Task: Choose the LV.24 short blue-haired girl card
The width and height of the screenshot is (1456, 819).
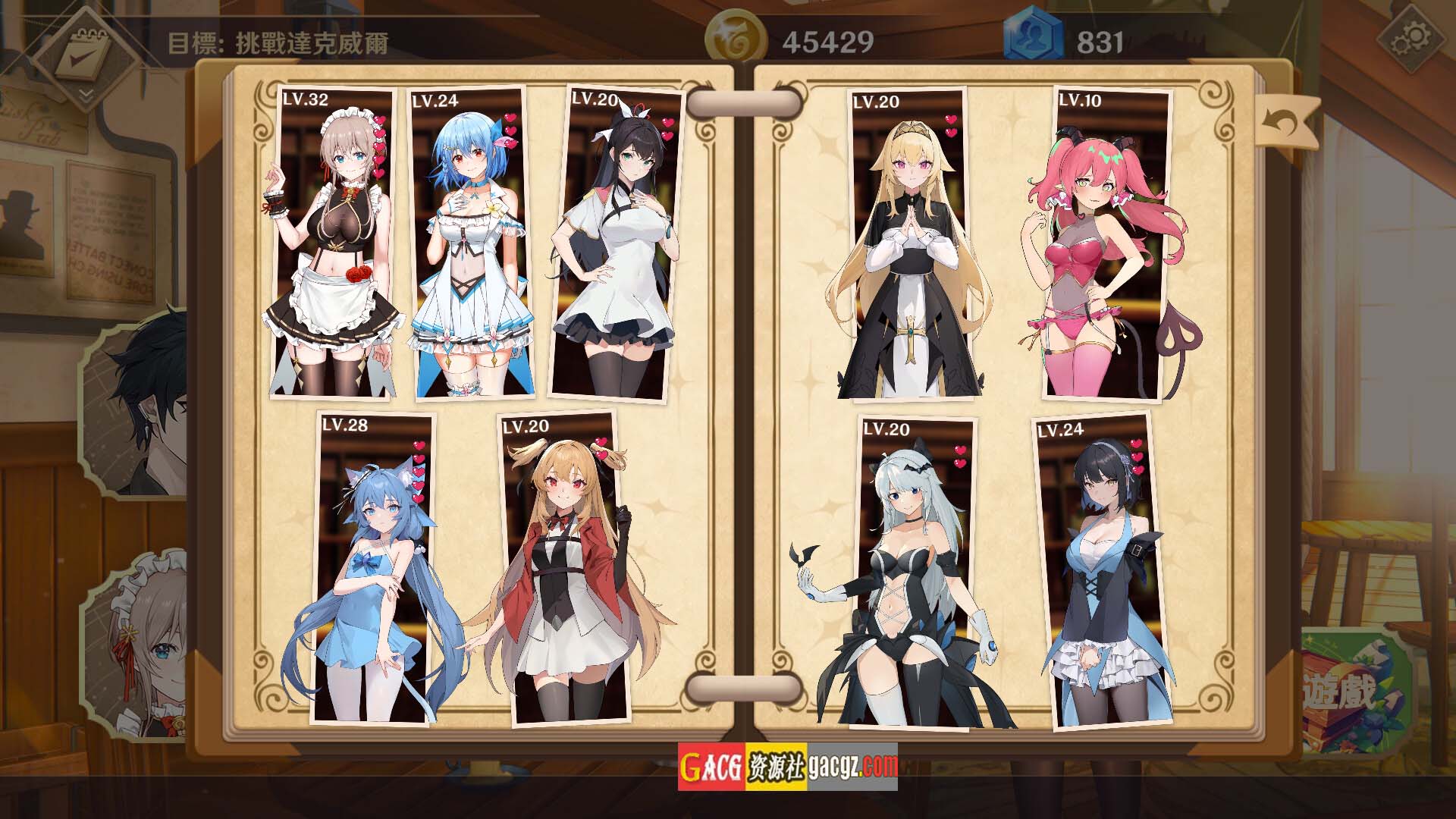Action: point(470,243)
